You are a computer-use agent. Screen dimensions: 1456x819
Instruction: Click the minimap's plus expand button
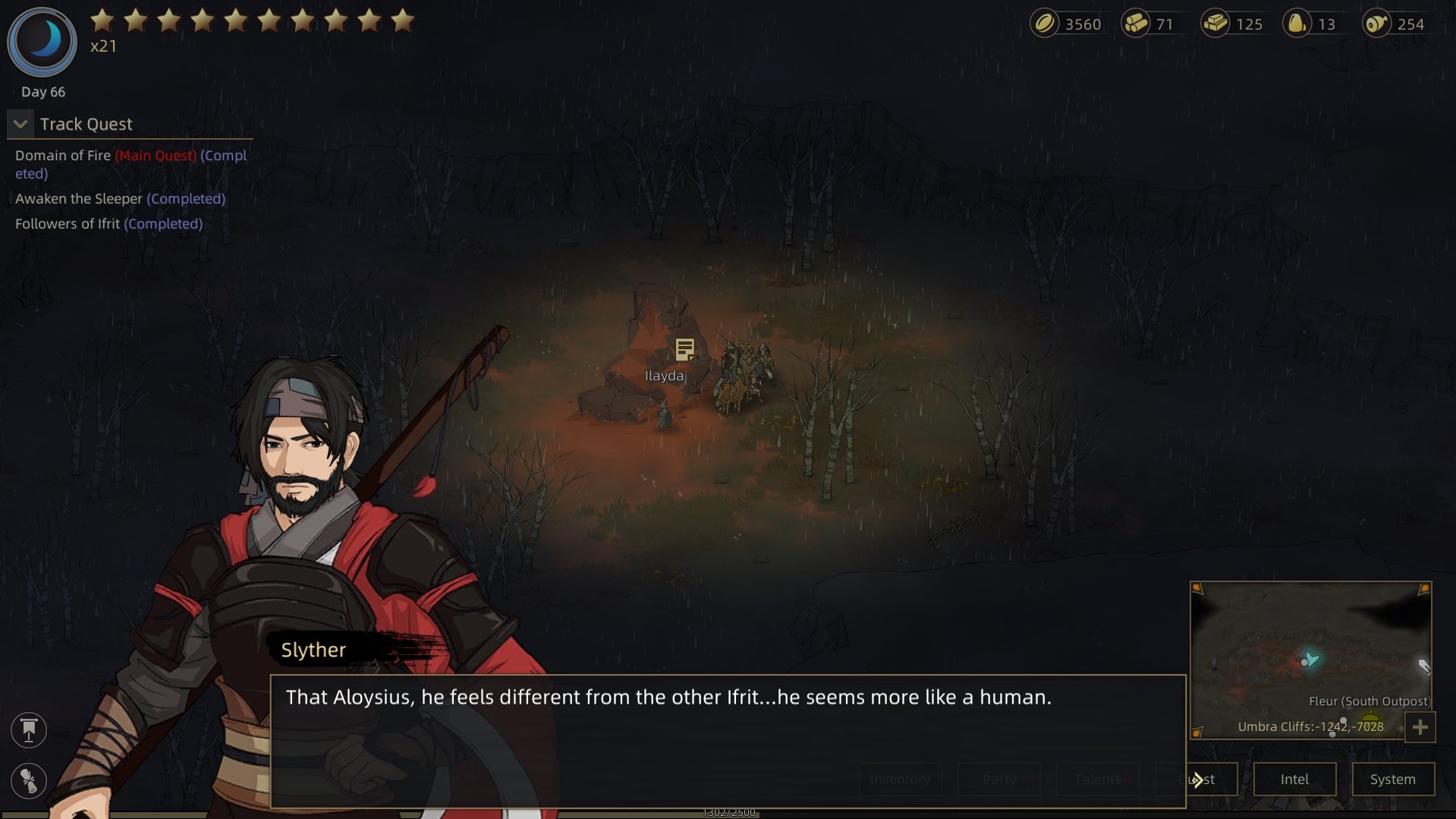coord(1420,727)
